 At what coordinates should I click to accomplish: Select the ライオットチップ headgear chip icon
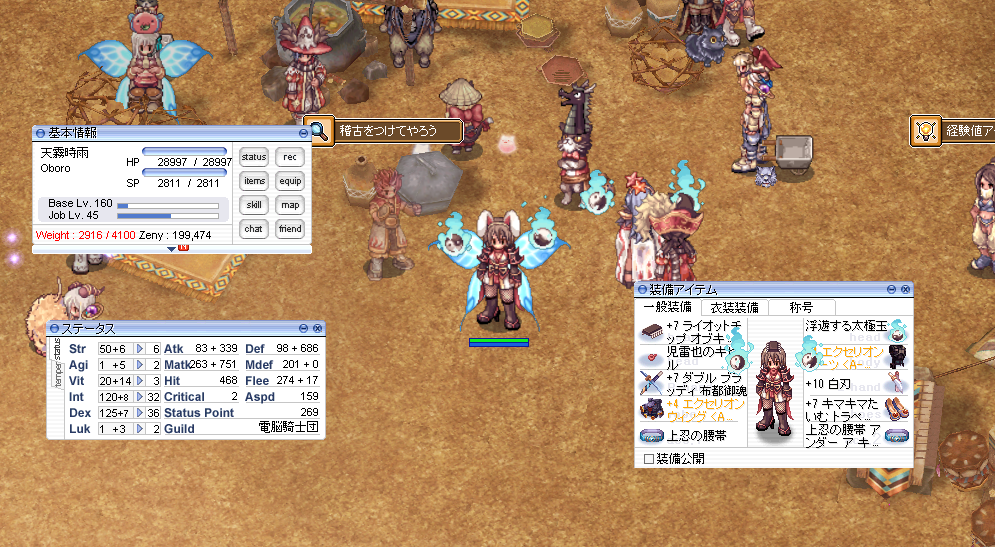coord(651,331)
